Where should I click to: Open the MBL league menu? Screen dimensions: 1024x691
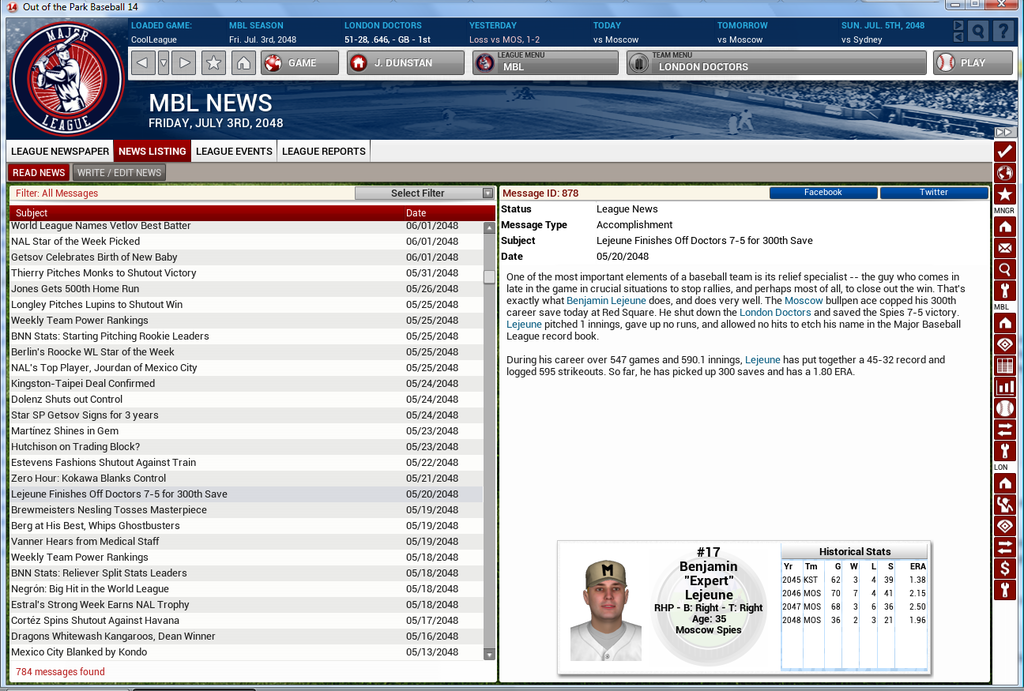coord(545,63)
